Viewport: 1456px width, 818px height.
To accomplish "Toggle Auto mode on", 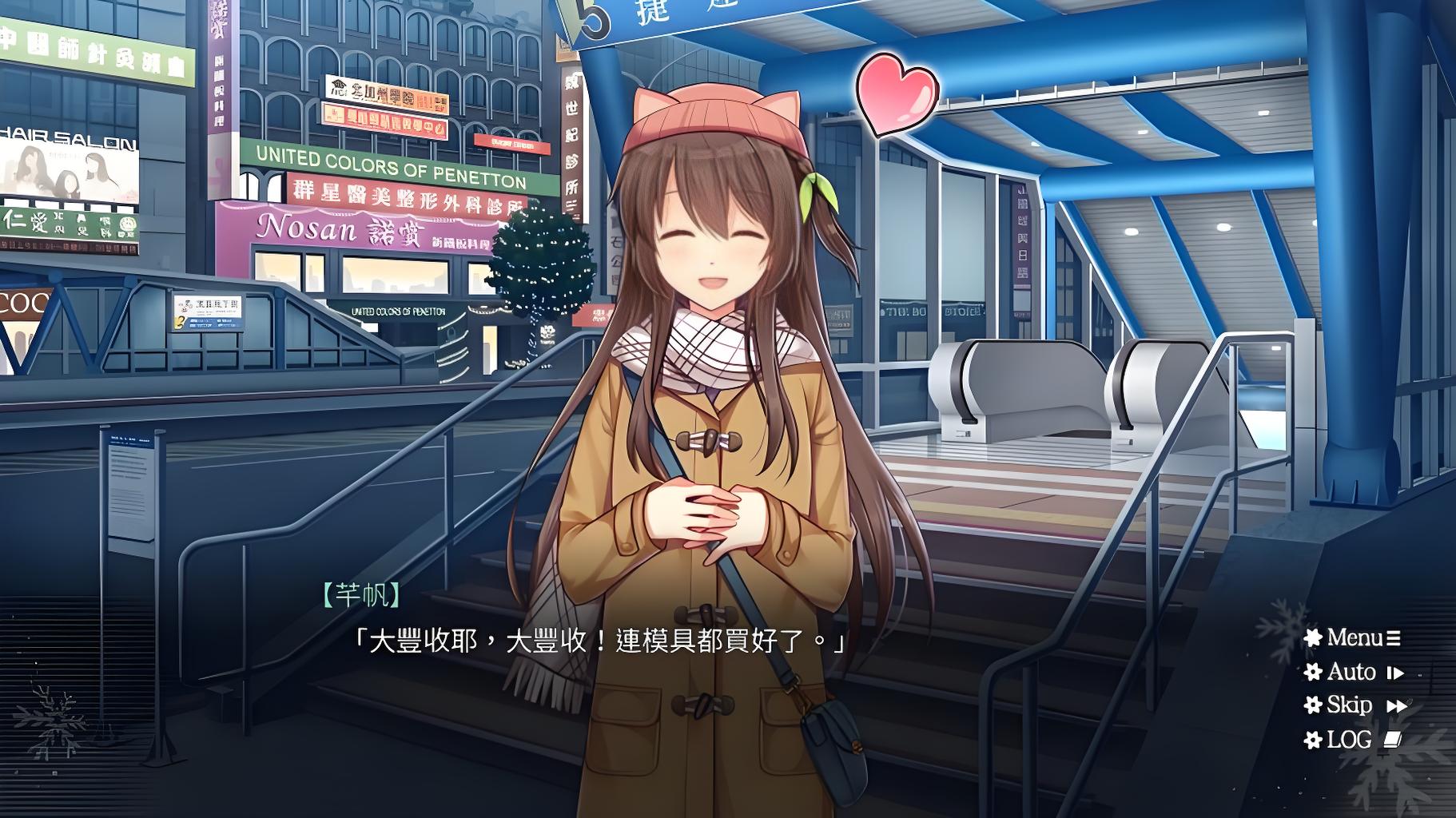I will coord(1355,673).
